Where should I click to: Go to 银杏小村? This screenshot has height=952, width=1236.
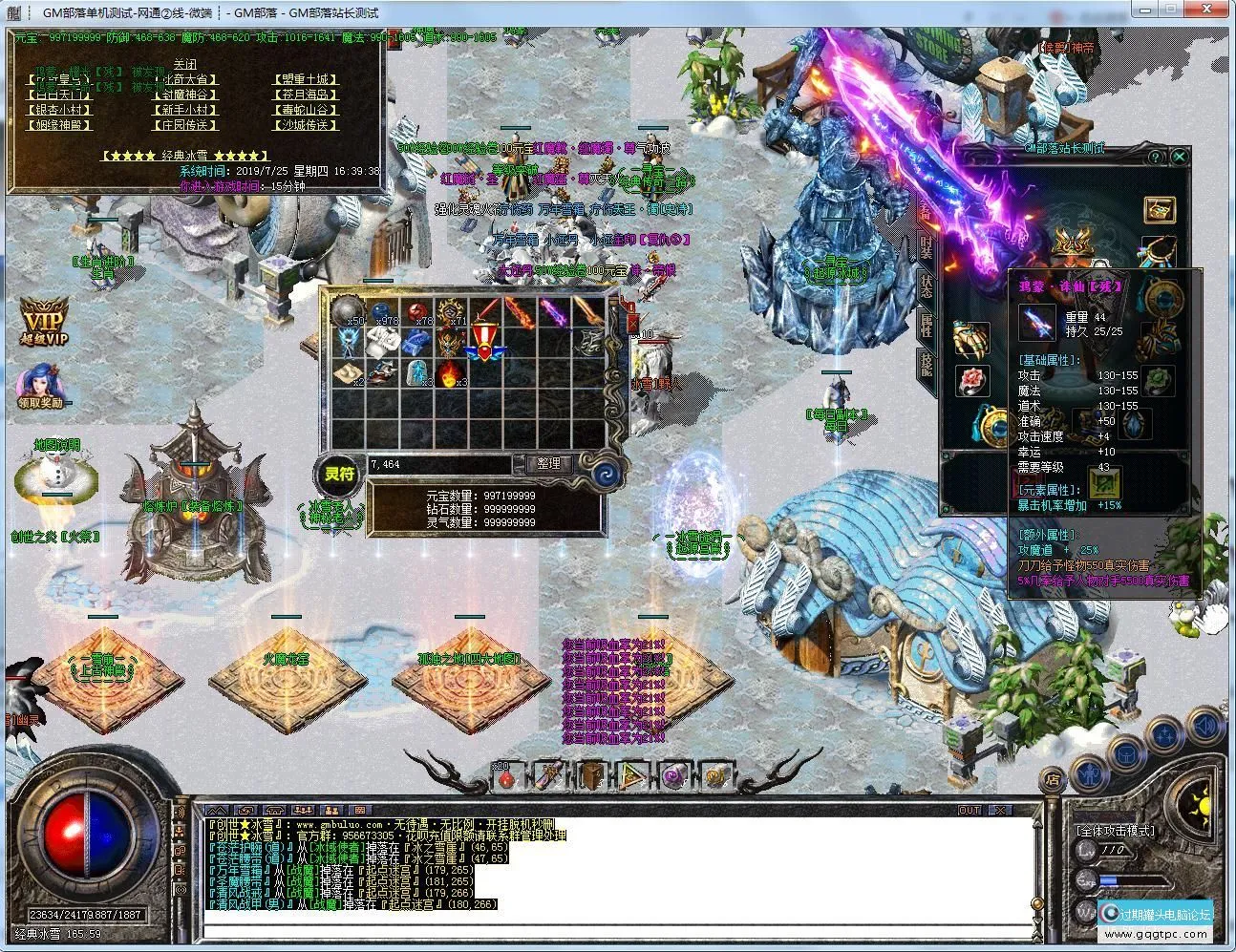59,110
